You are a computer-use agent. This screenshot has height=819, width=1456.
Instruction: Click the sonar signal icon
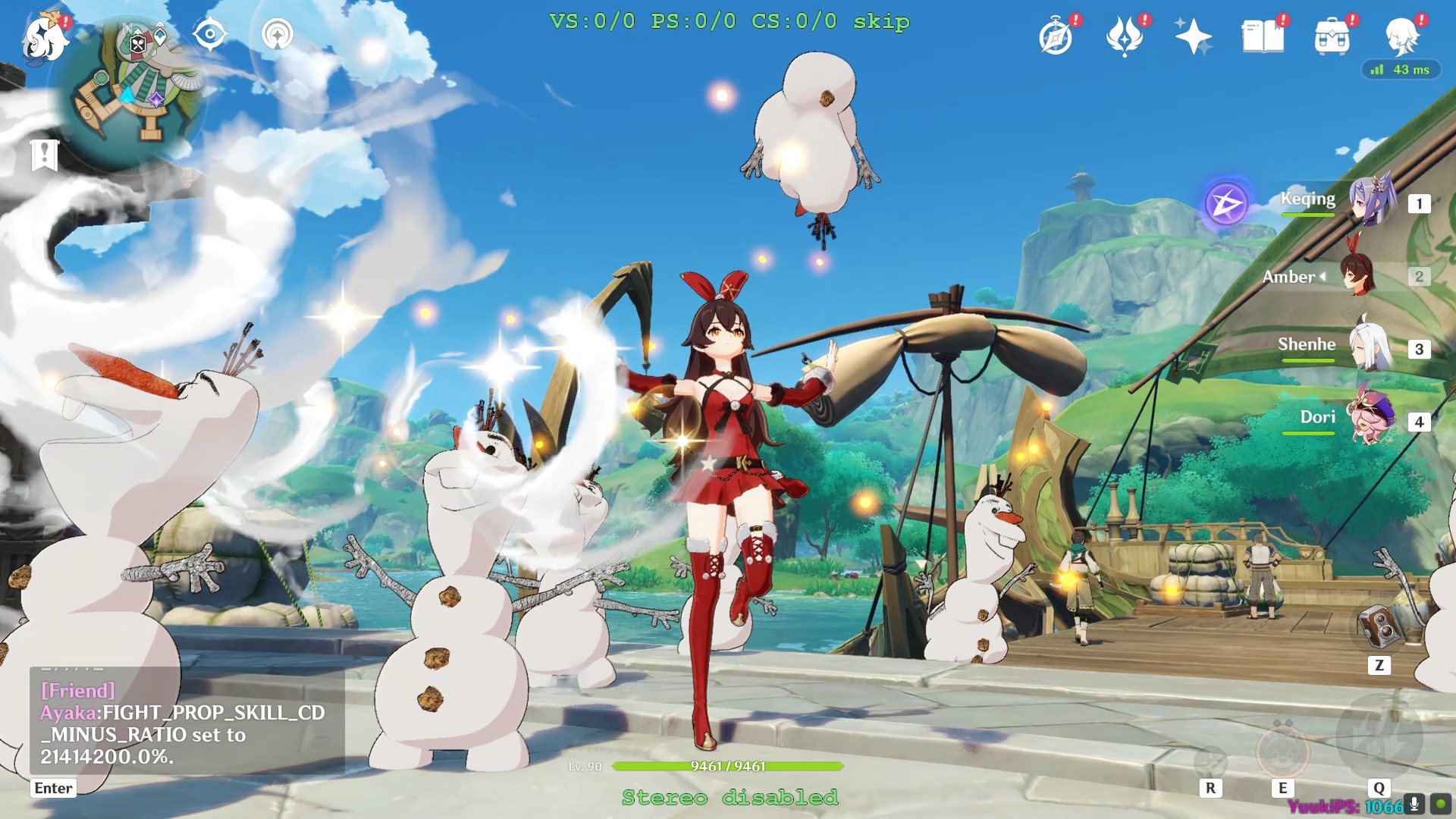point(278,35)
